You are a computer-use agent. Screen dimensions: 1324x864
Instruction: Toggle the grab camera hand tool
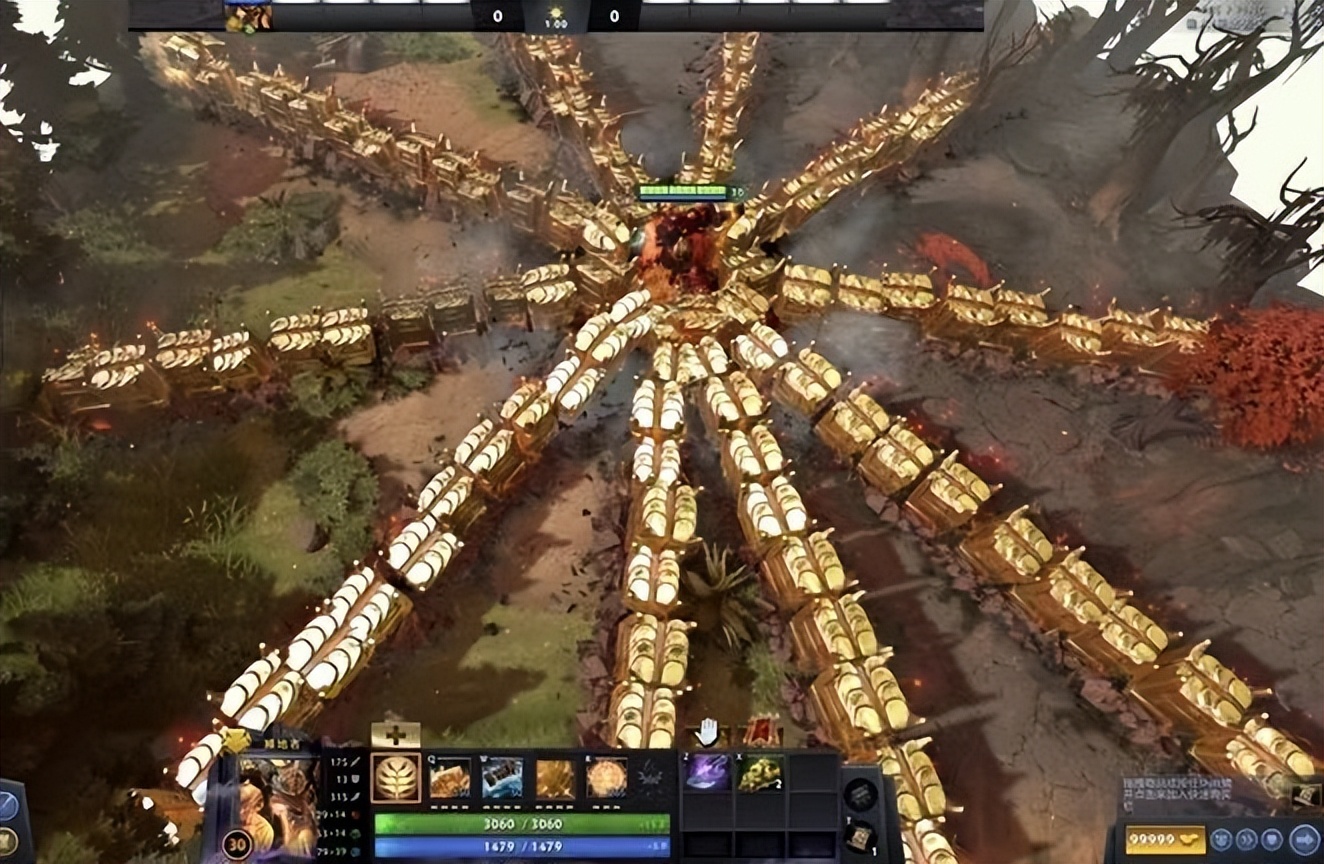(708, 731)
